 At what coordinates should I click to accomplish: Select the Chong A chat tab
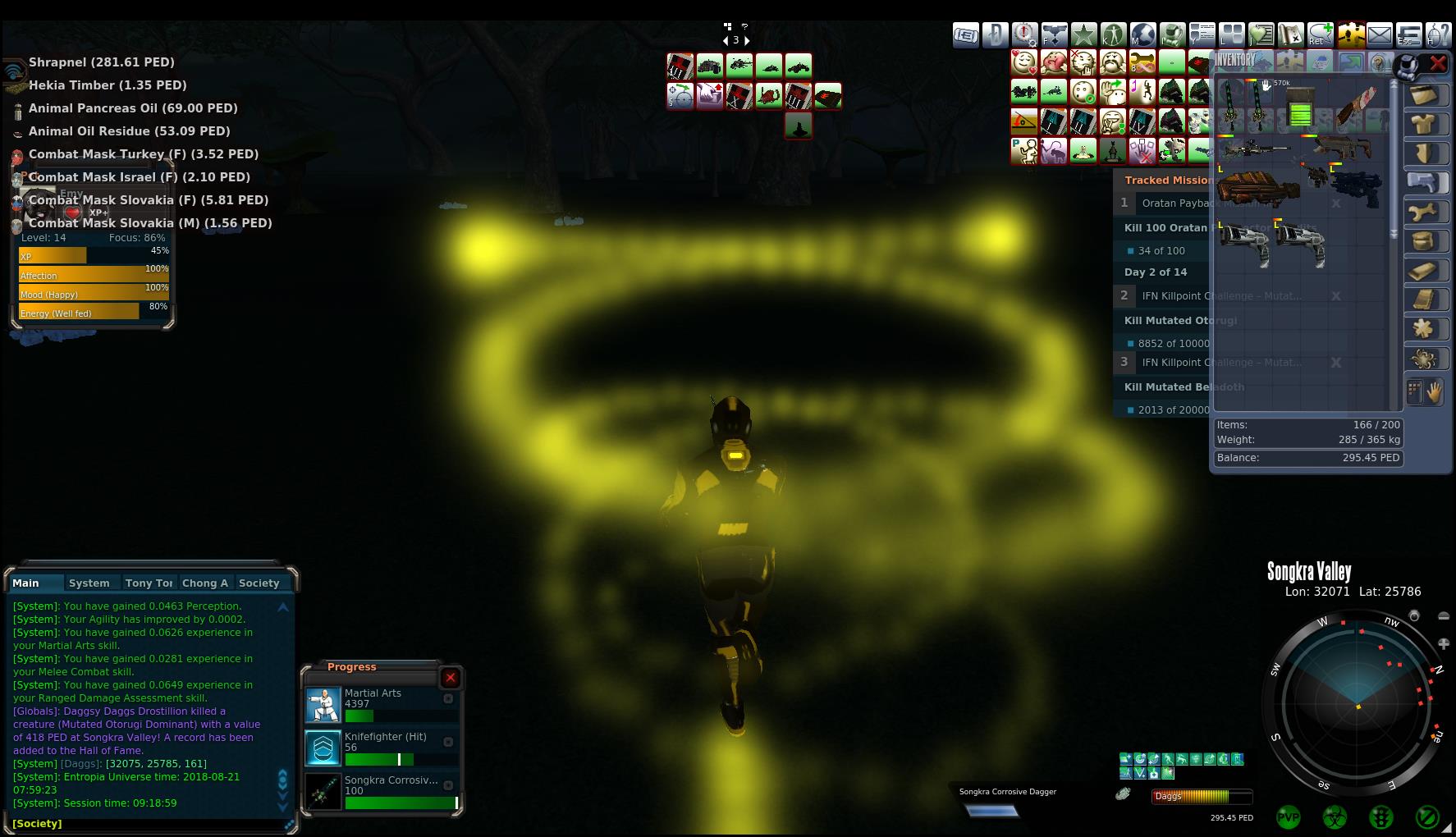click(204, 583)
